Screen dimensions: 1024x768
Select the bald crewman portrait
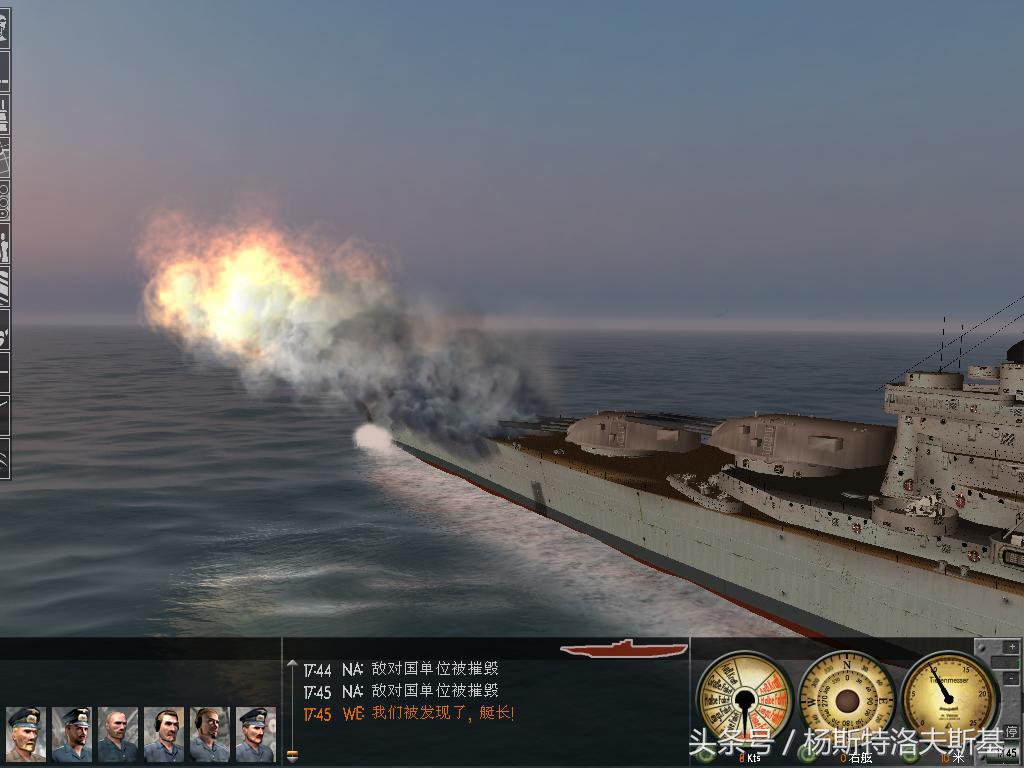pyautogui.click(x=118, y=734)
